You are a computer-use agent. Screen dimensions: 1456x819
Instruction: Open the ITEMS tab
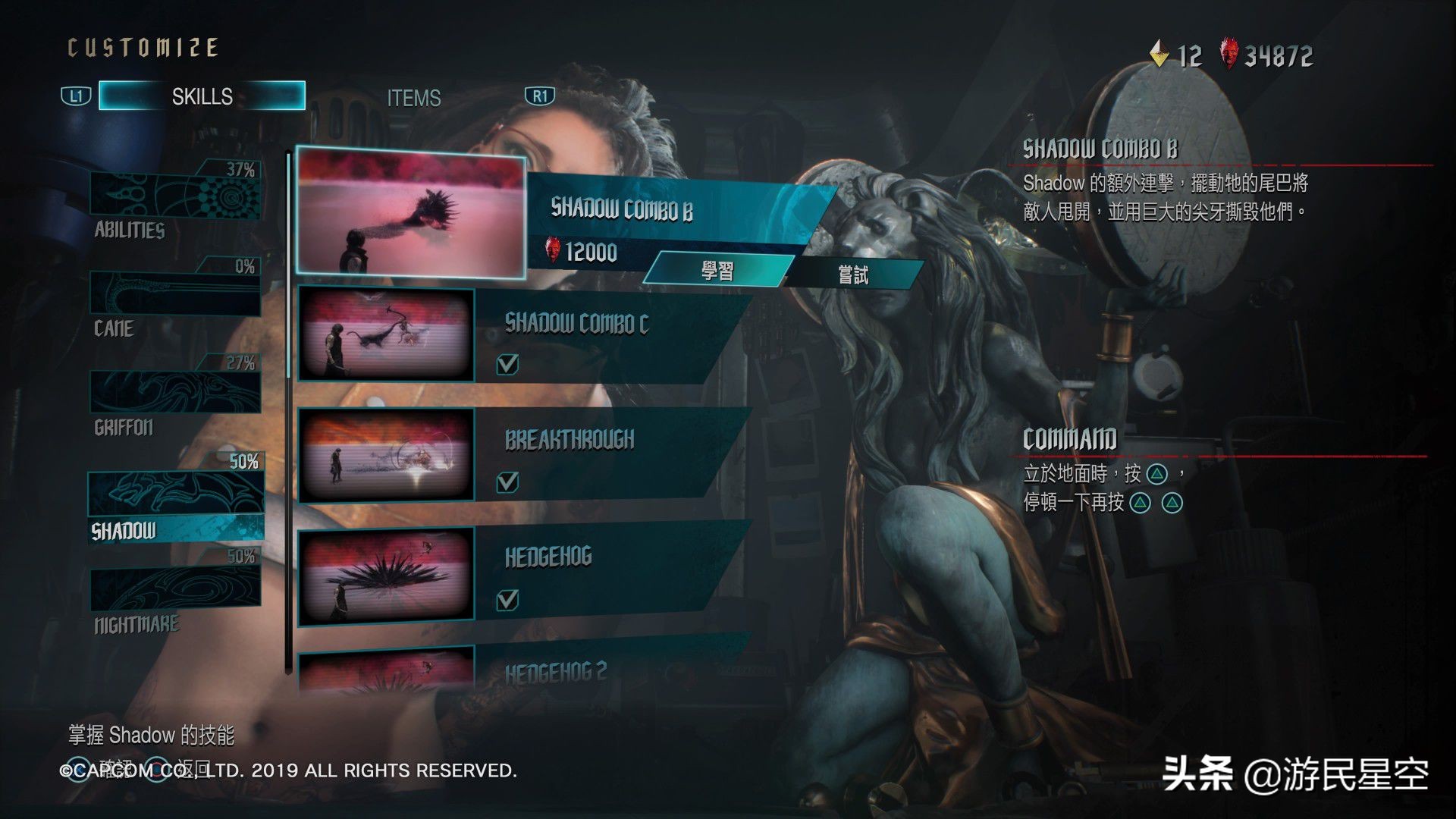(x=413, y=98)
